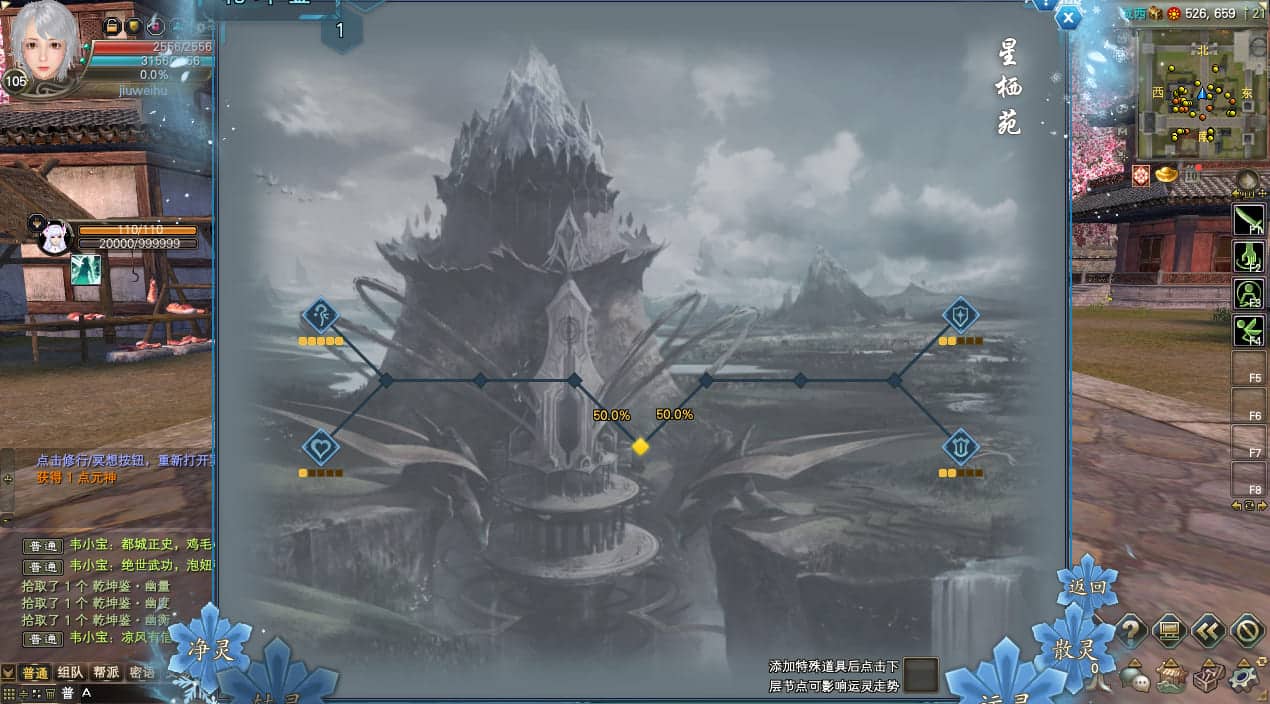Click the 返回 snowflake button

pyautogui.click(x=1087, y=587)
